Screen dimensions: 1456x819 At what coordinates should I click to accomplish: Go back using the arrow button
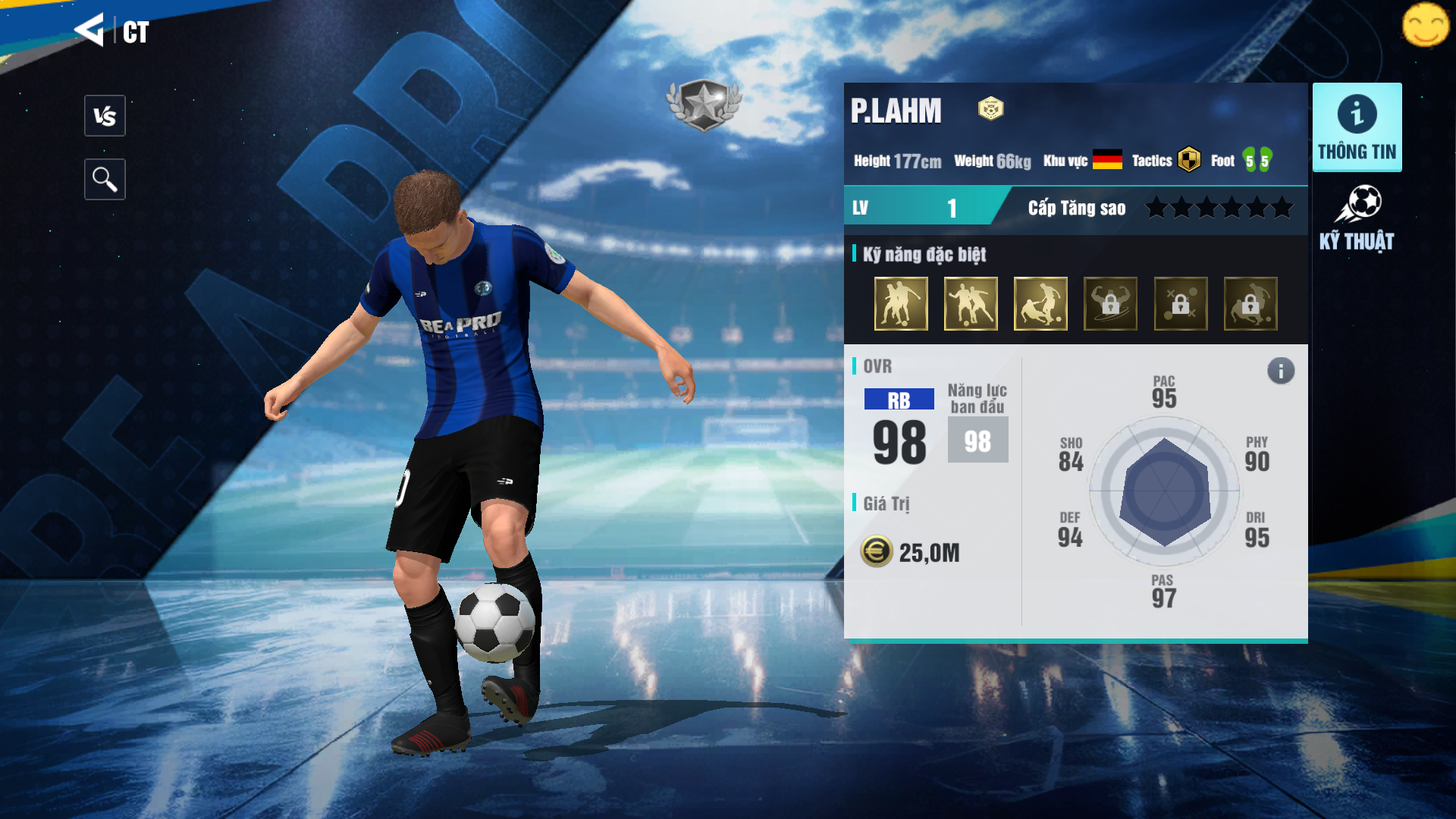point(89,30)
